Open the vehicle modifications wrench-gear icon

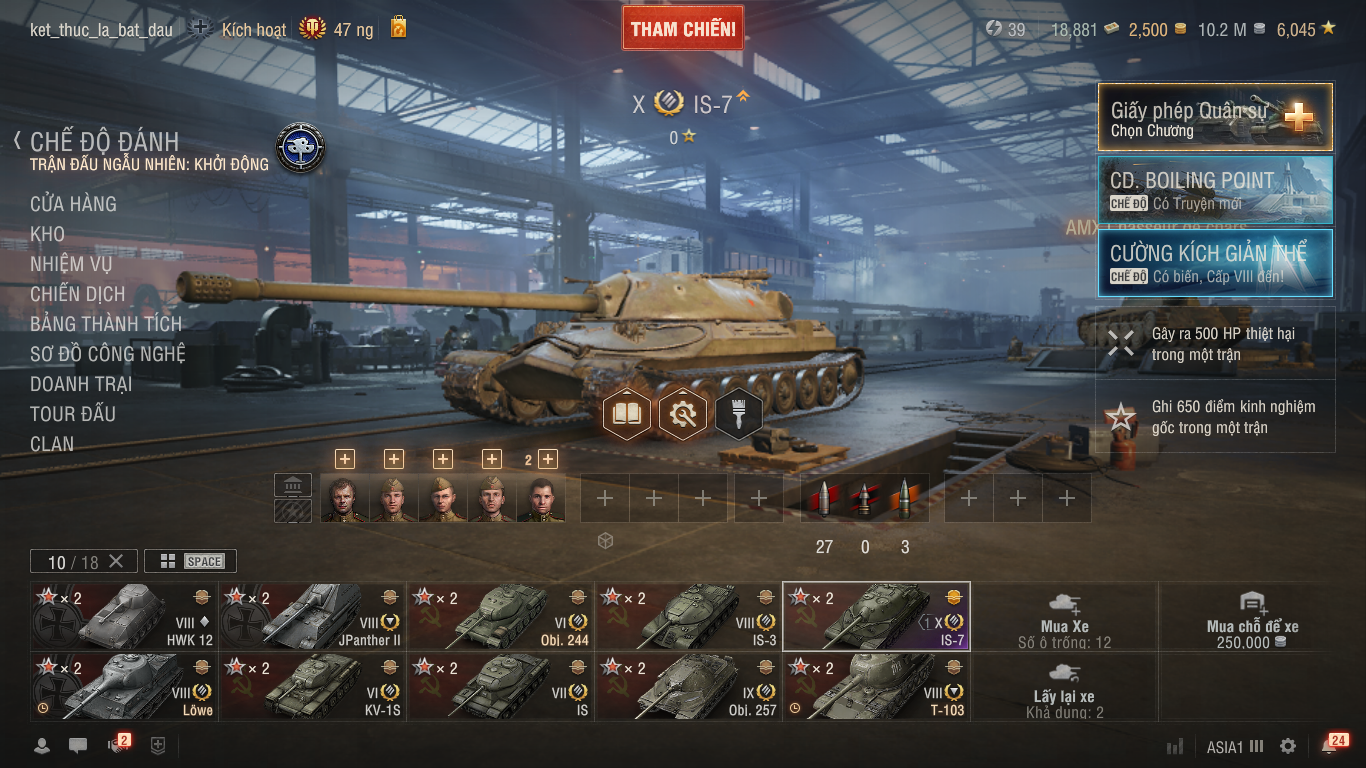(x=683, y=412)
